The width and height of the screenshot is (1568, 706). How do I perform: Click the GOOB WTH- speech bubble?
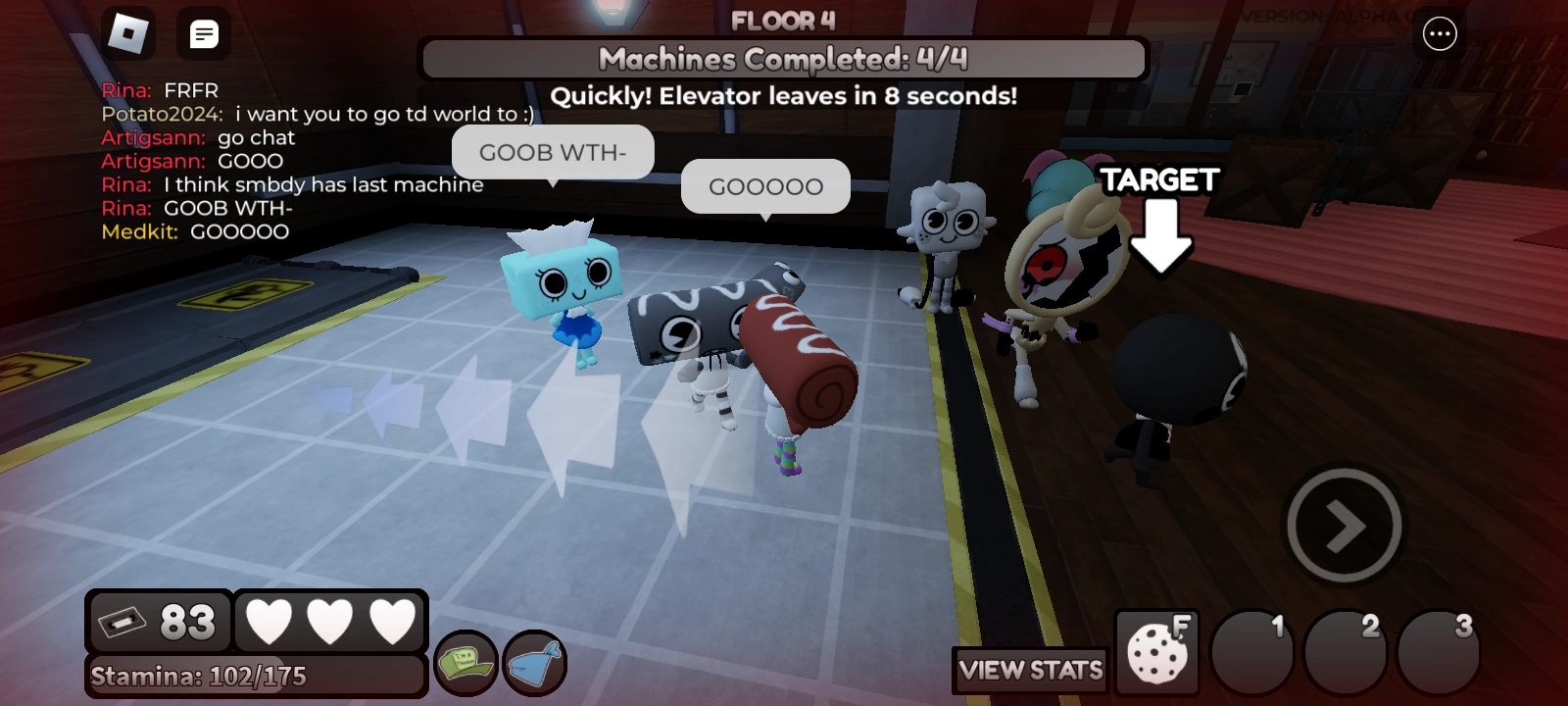coord(553,152)
